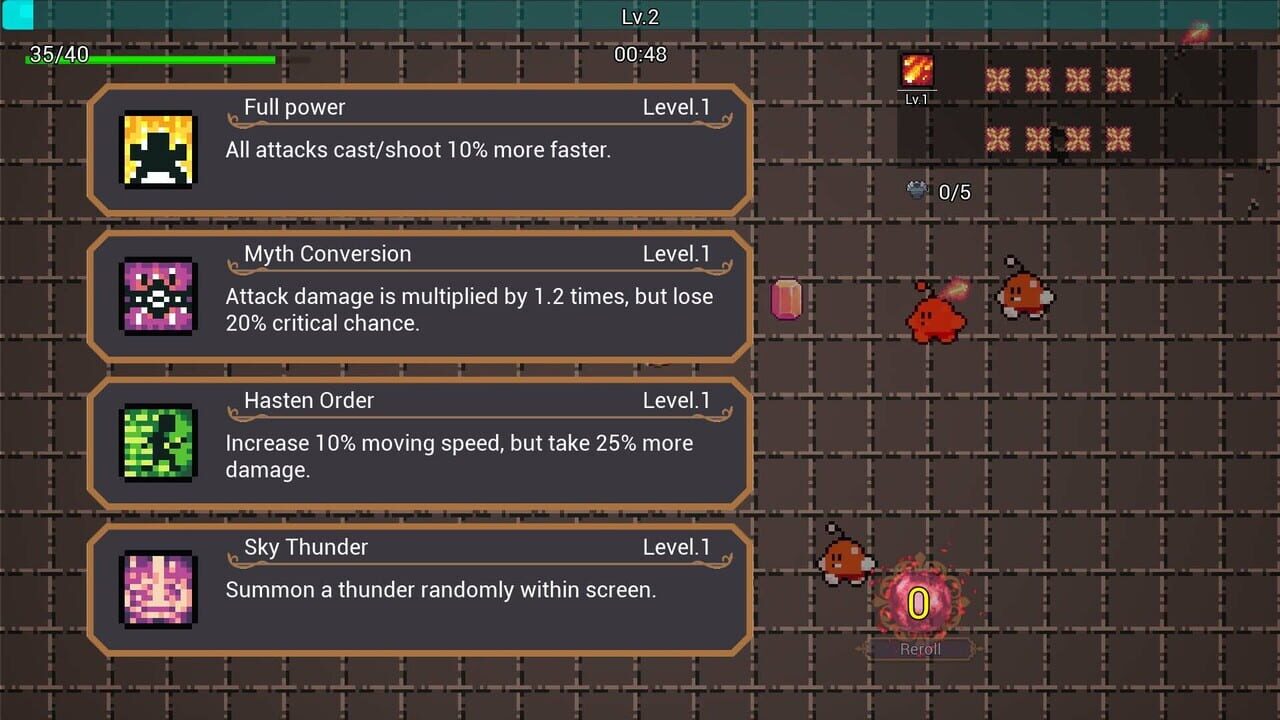Select the Full power ability icon
Screen dimensions: 1280x720
pos(157,148)
